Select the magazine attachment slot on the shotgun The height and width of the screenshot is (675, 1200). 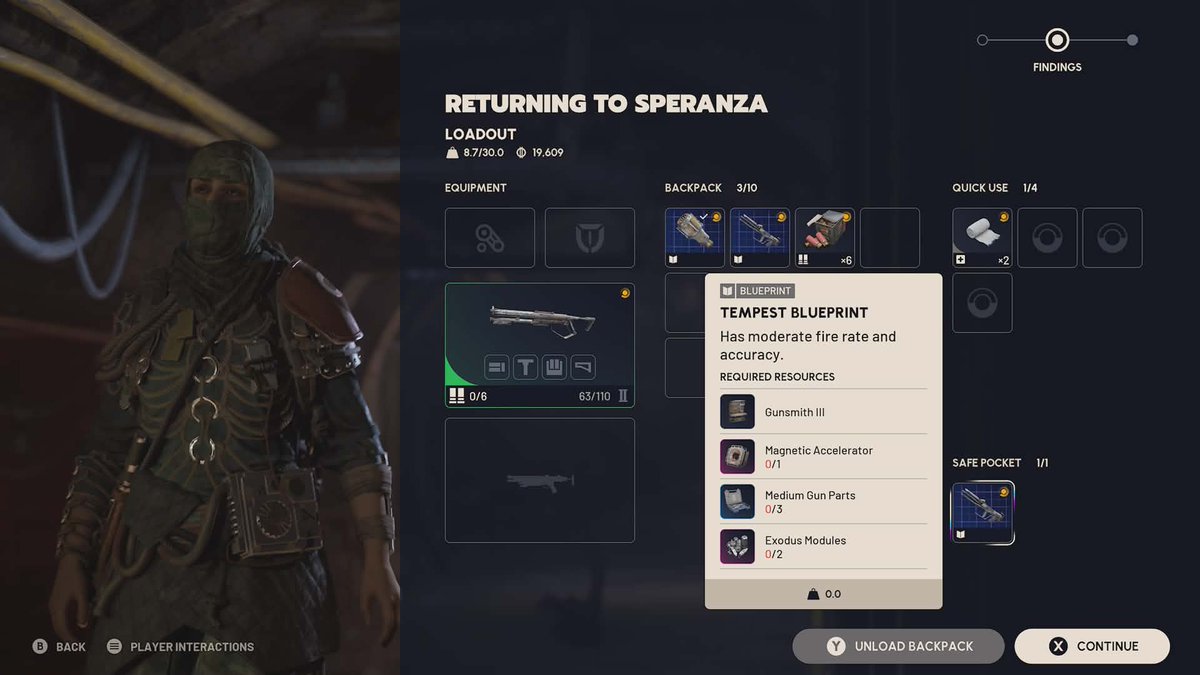tap(555, 367)
